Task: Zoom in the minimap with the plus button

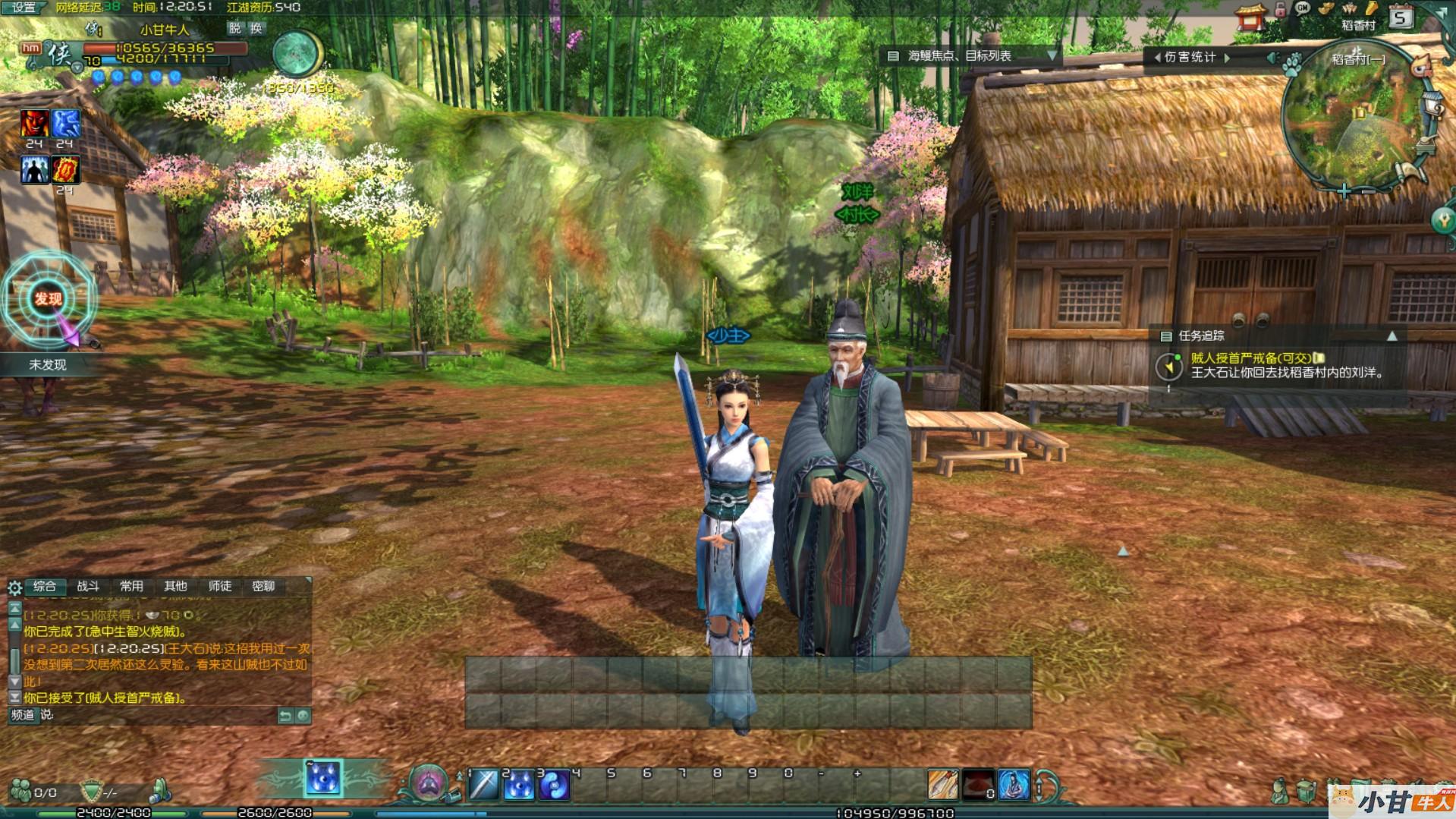Action: [x=1344, y=191]
